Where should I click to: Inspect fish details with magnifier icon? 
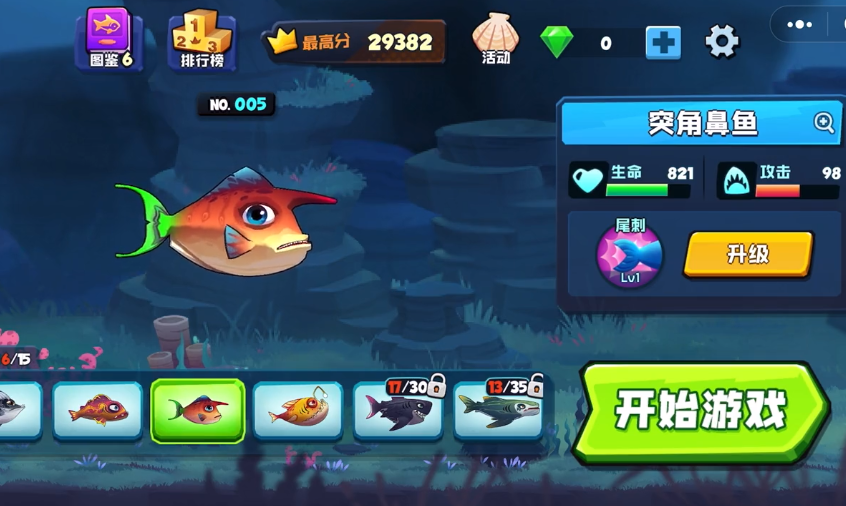pyautogui.click(x=824, y=123)
